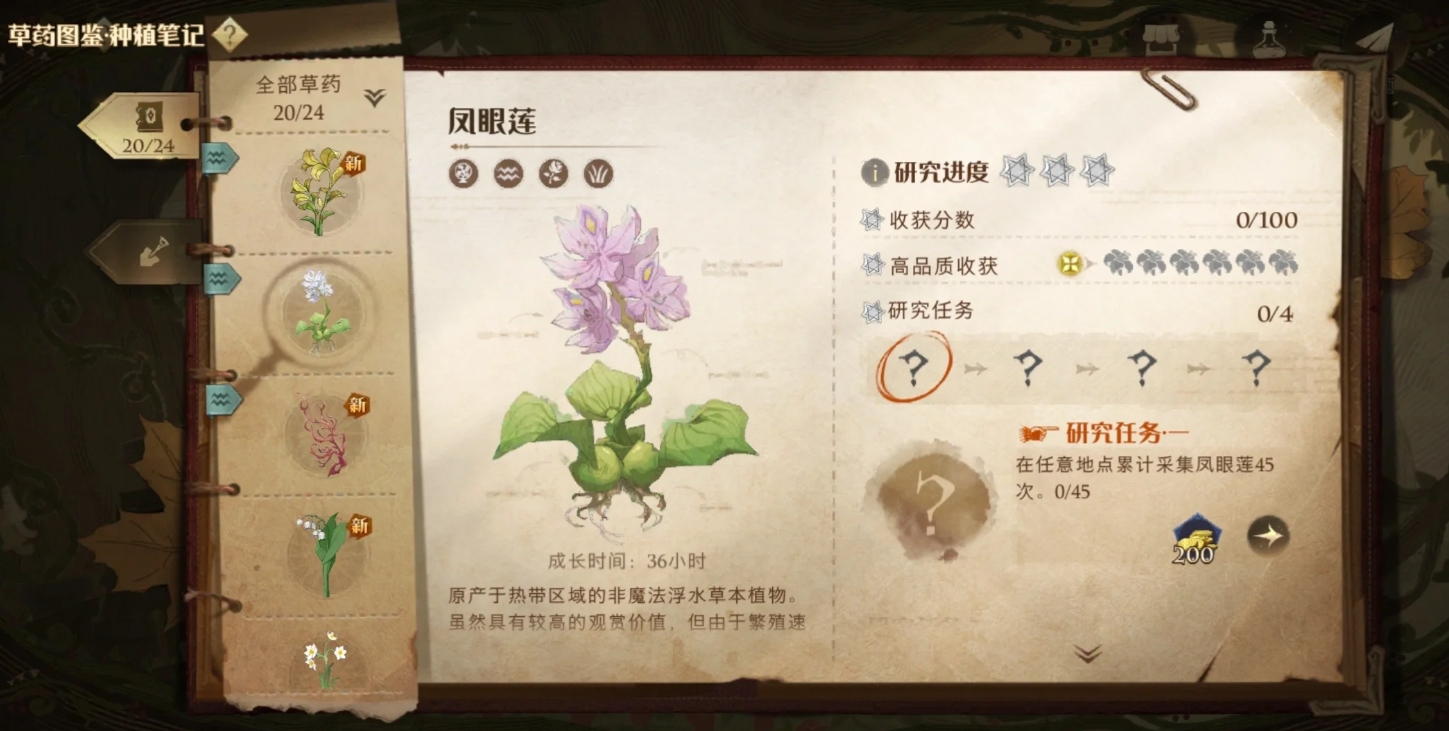Expand the 全部草药 herb filter dropdown
The width and height of the screenshot is (1449, 731).
pyautogui.click(x=374, y=97)
